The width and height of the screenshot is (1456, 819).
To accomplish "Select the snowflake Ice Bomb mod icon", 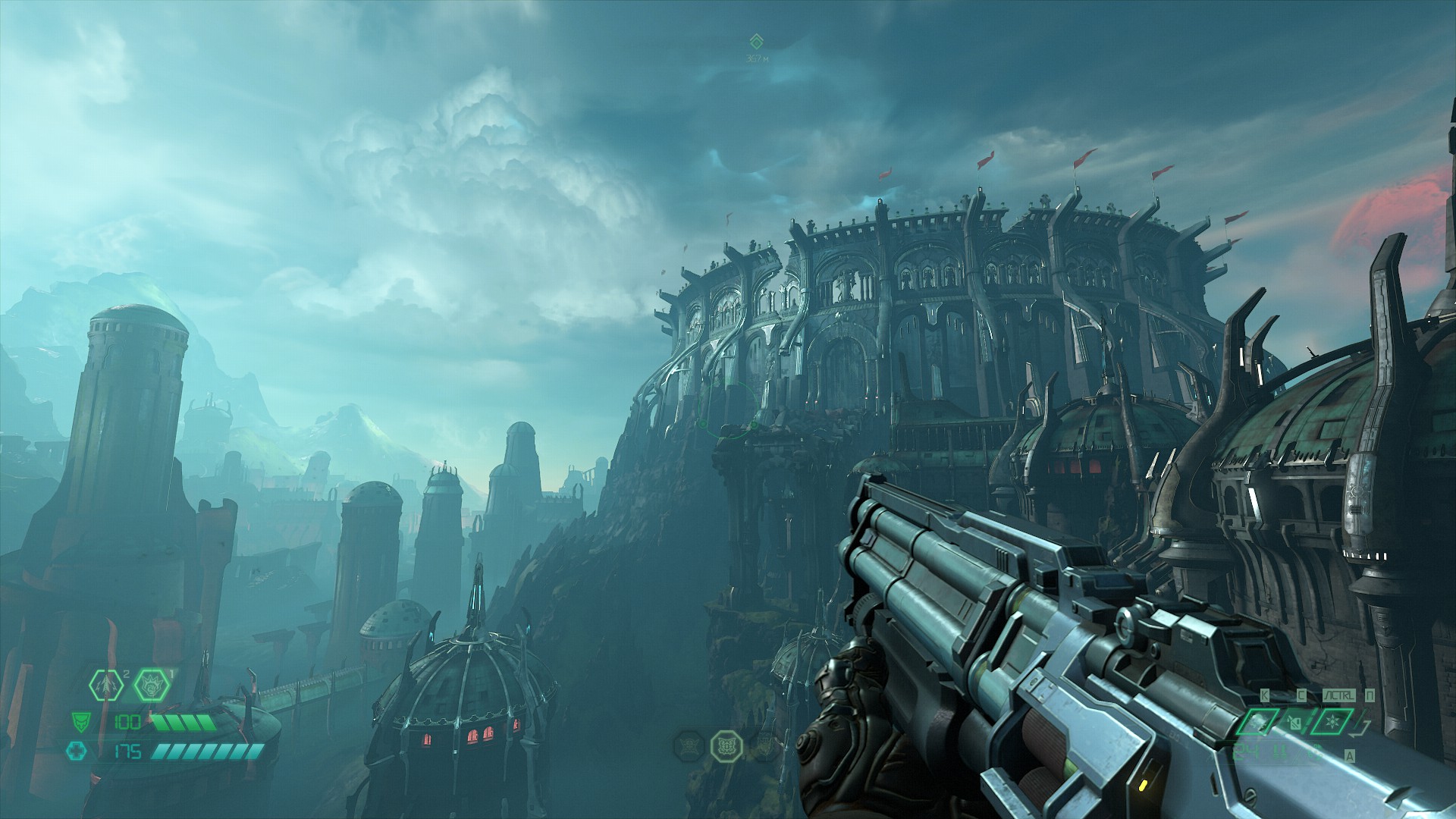I will click(x=1333, y=721).
